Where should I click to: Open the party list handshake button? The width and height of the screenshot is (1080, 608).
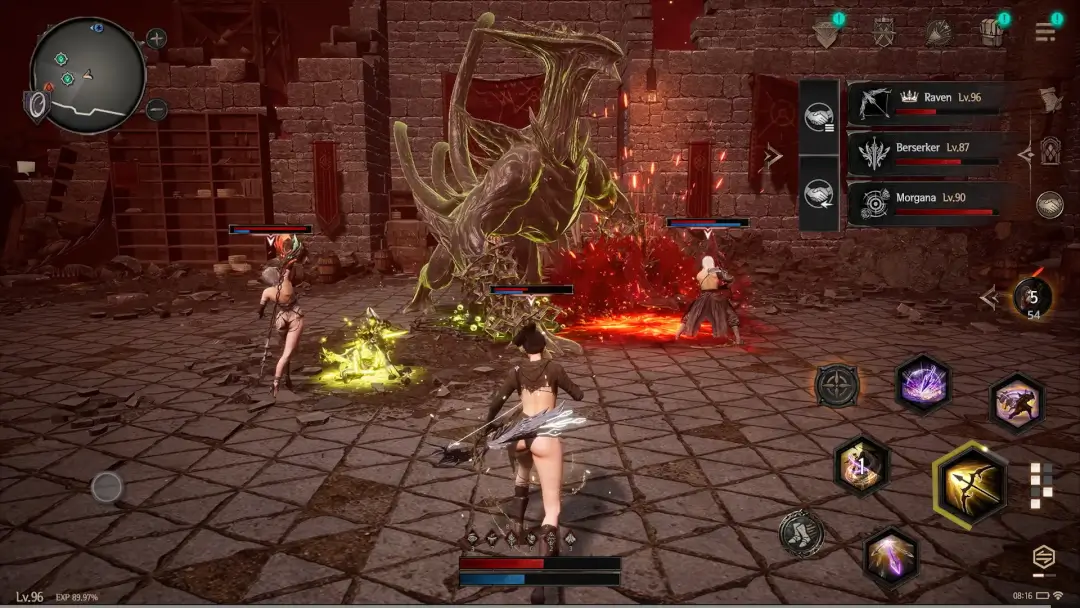[x=818, y=118]
